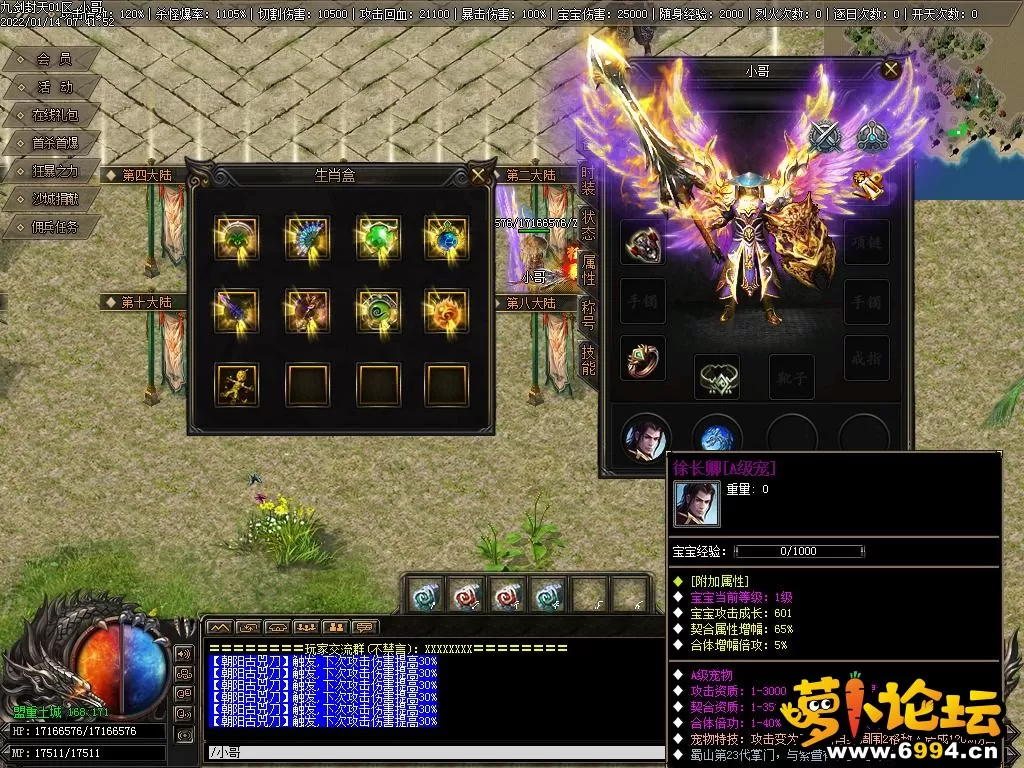Screen dimensions: 1024x768
Task: Show the 称号 titles tab
Action: [x=589, y=312]
